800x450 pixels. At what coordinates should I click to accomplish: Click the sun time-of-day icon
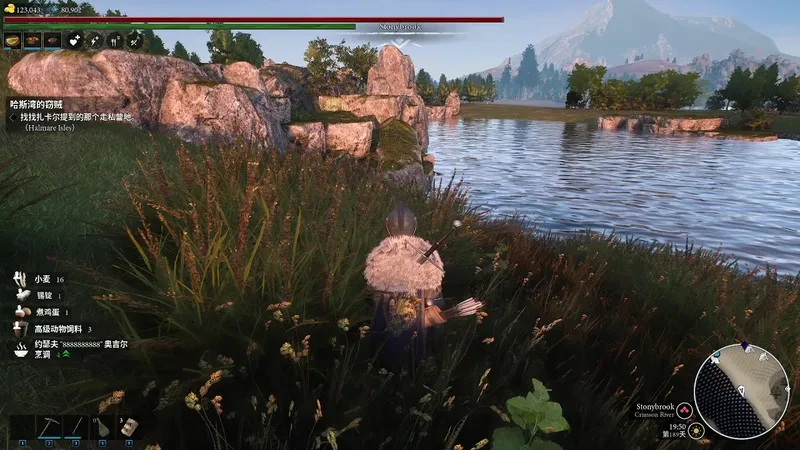point(698,429)
